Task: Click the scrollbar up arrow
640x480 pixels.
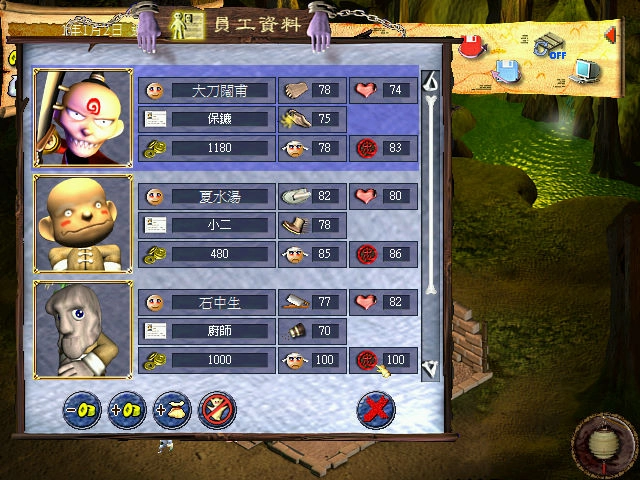Action: [x=431, y=82]
